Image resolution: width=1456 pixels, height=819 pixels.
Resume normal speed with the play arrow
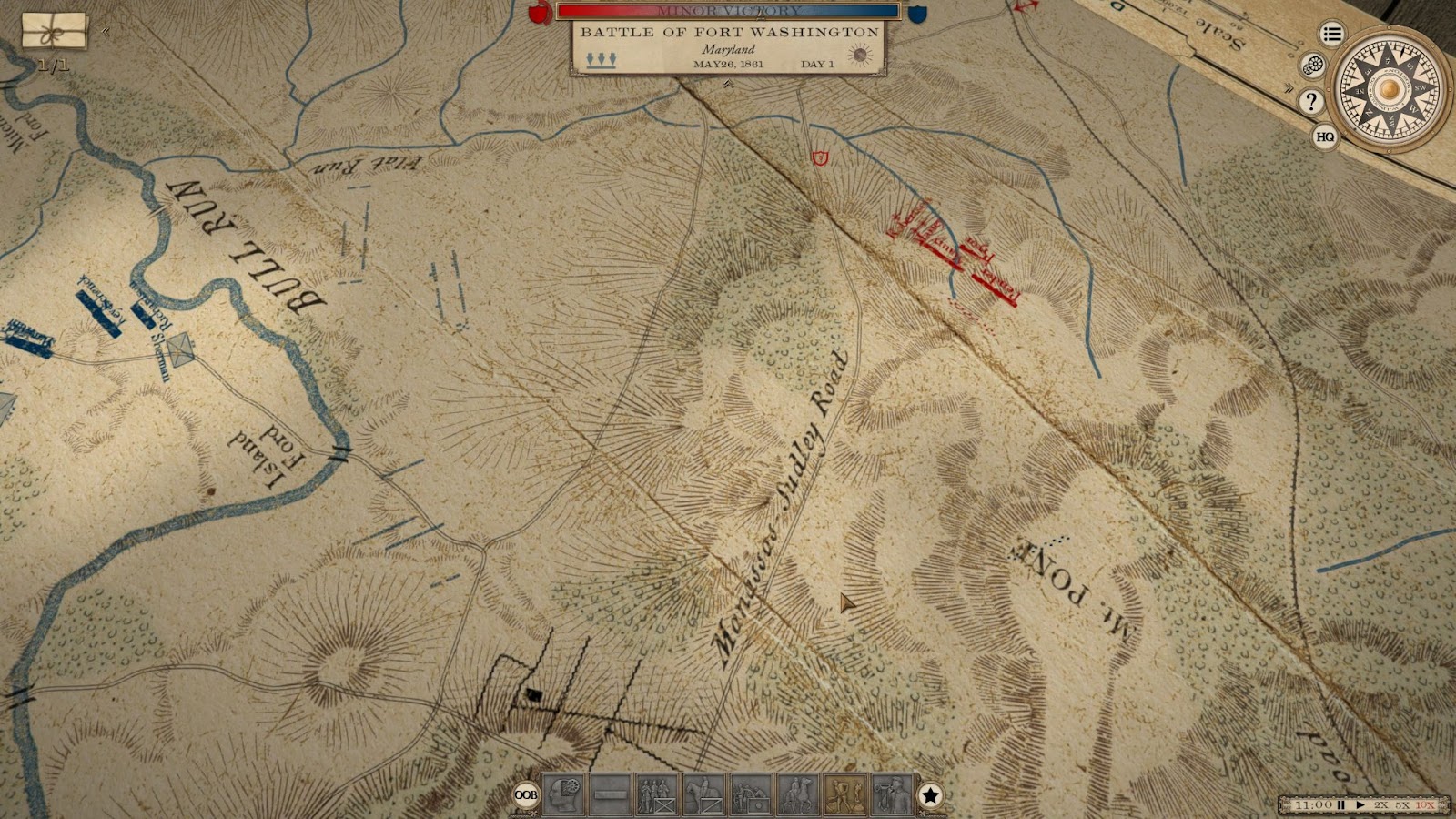tap(1360, 805)
